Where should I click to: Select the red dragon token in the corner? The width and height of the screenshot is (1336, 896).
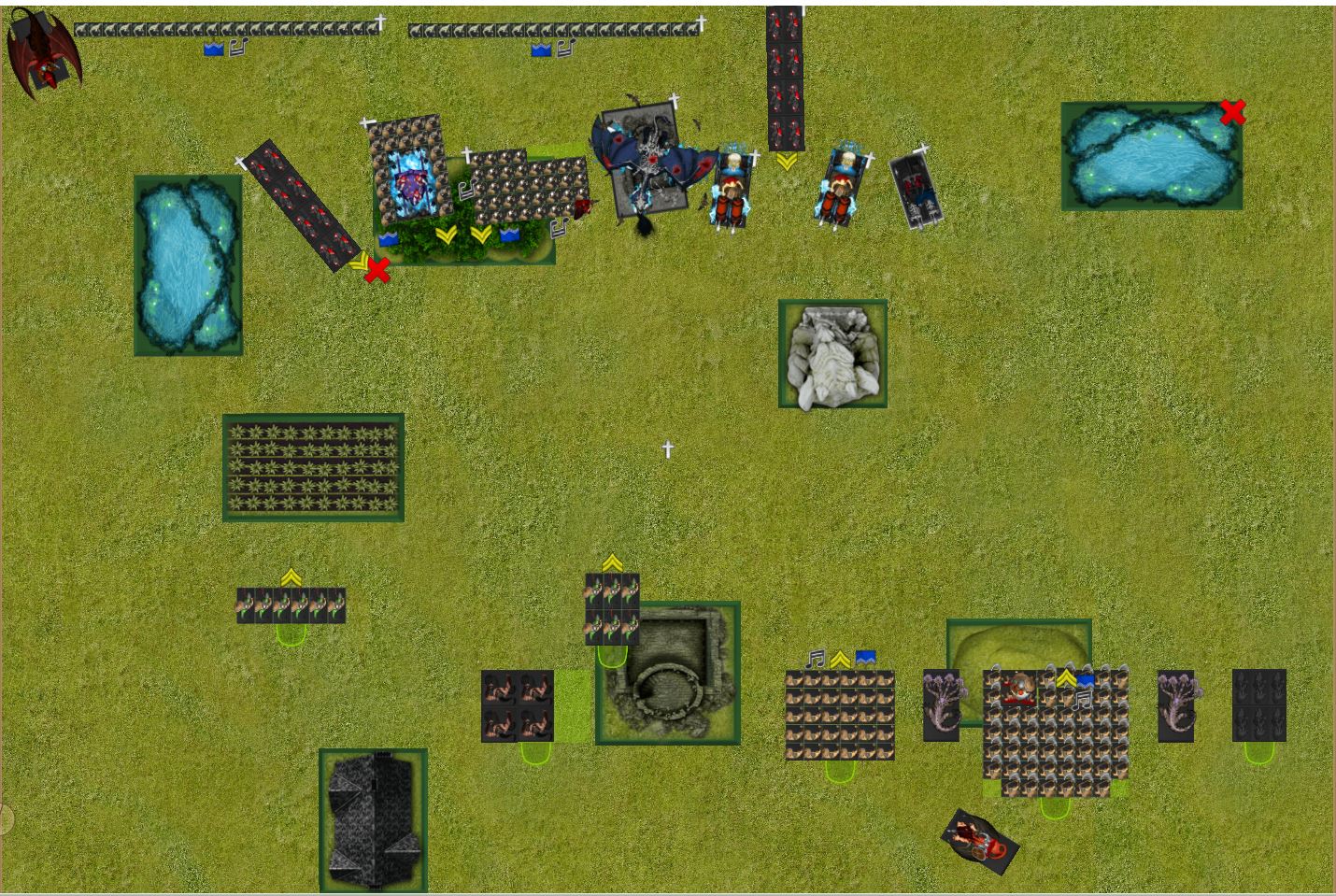[42, 51]
